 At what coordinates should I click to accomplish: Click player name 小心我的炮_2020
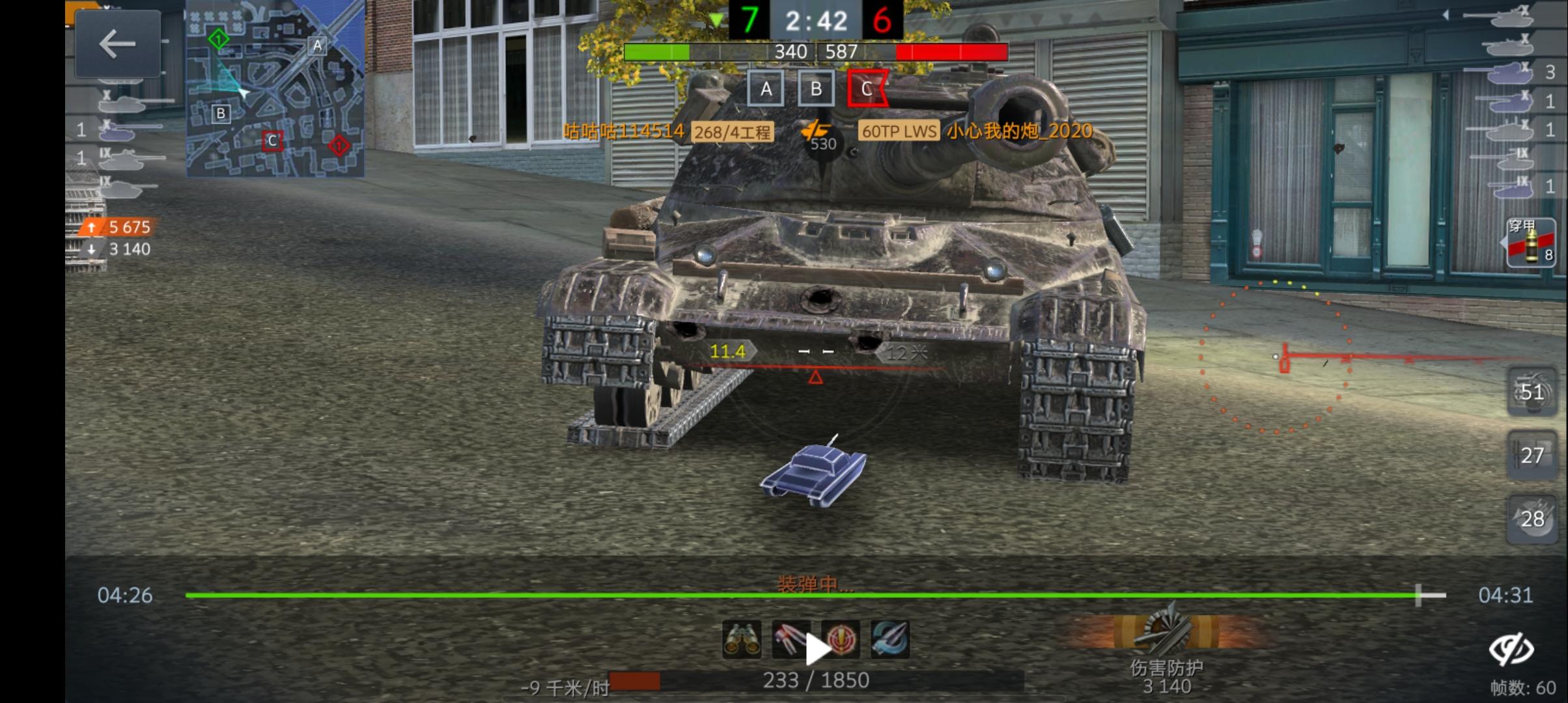tap(1018, 132)
